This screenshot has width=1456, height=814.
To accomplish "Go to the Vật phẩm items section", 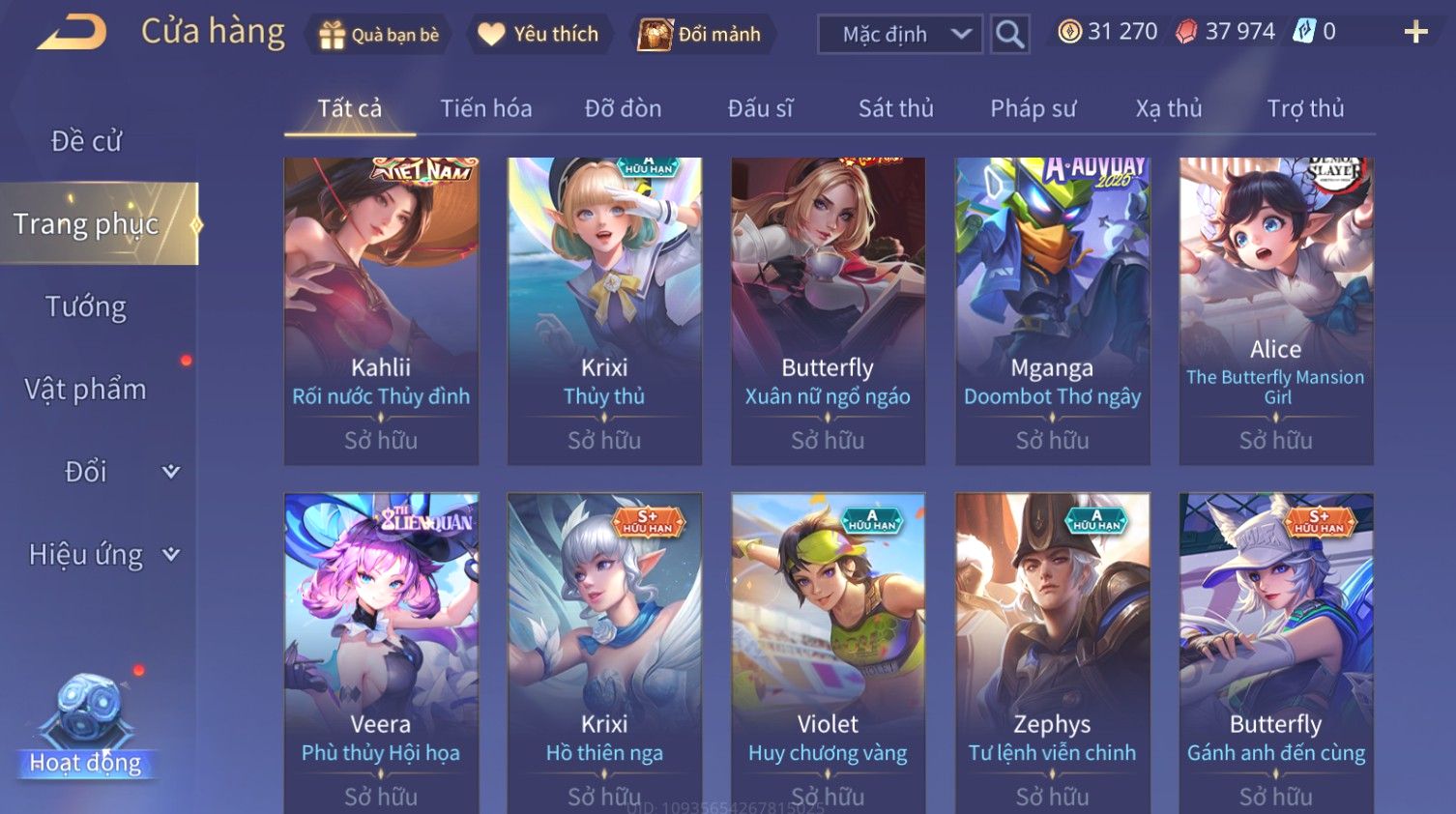I will (x=87, y=389).
